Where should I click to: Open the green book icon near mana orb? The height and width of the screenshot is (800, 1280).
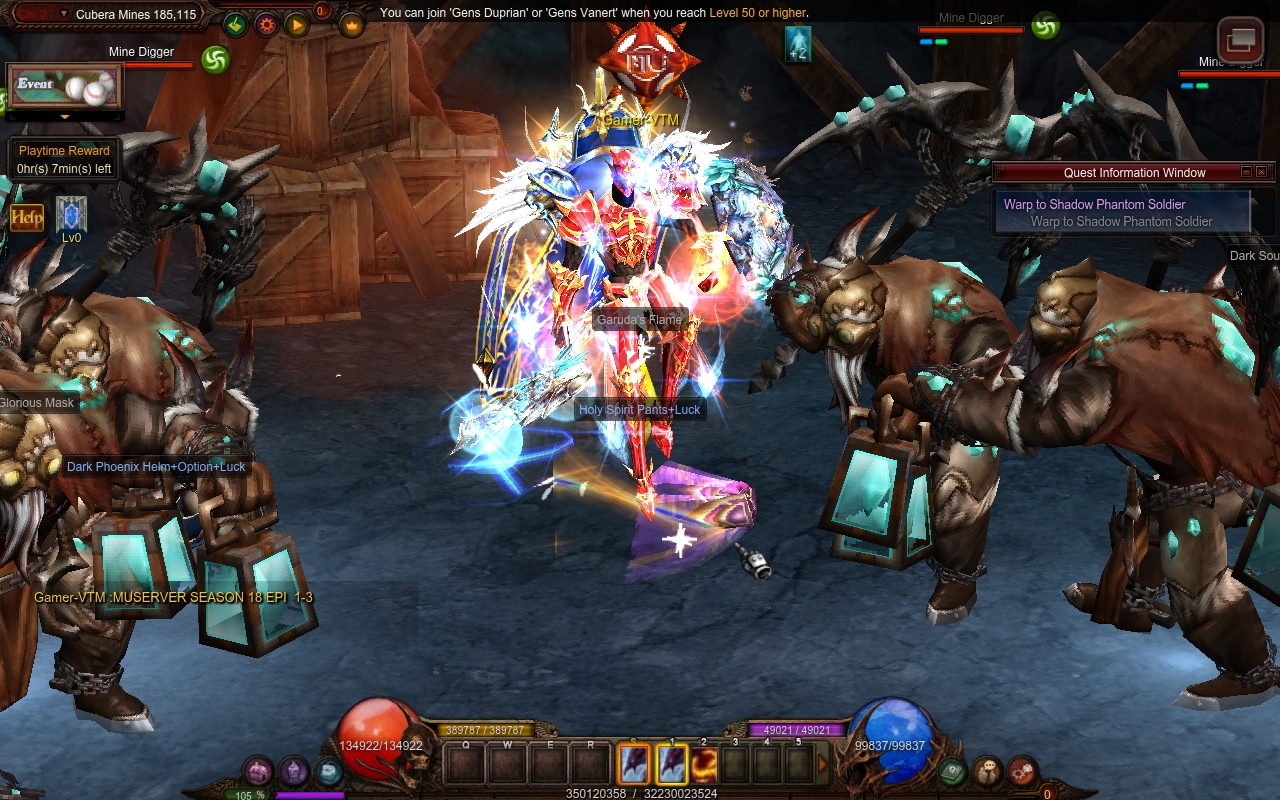click(951, 771)
